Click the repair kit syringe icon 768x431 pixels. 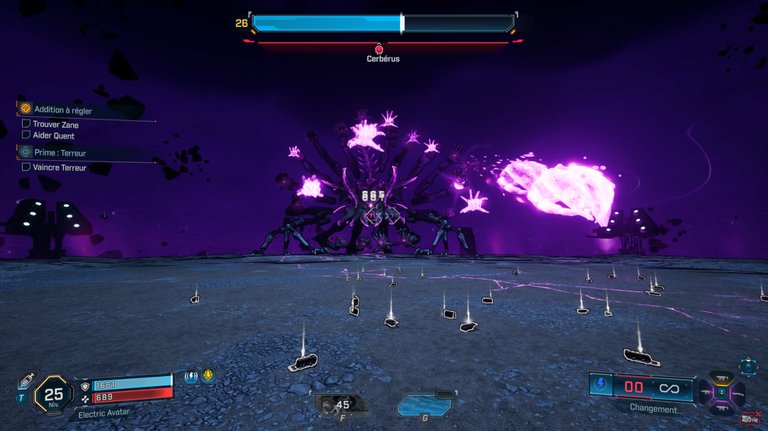coord(23,381)
